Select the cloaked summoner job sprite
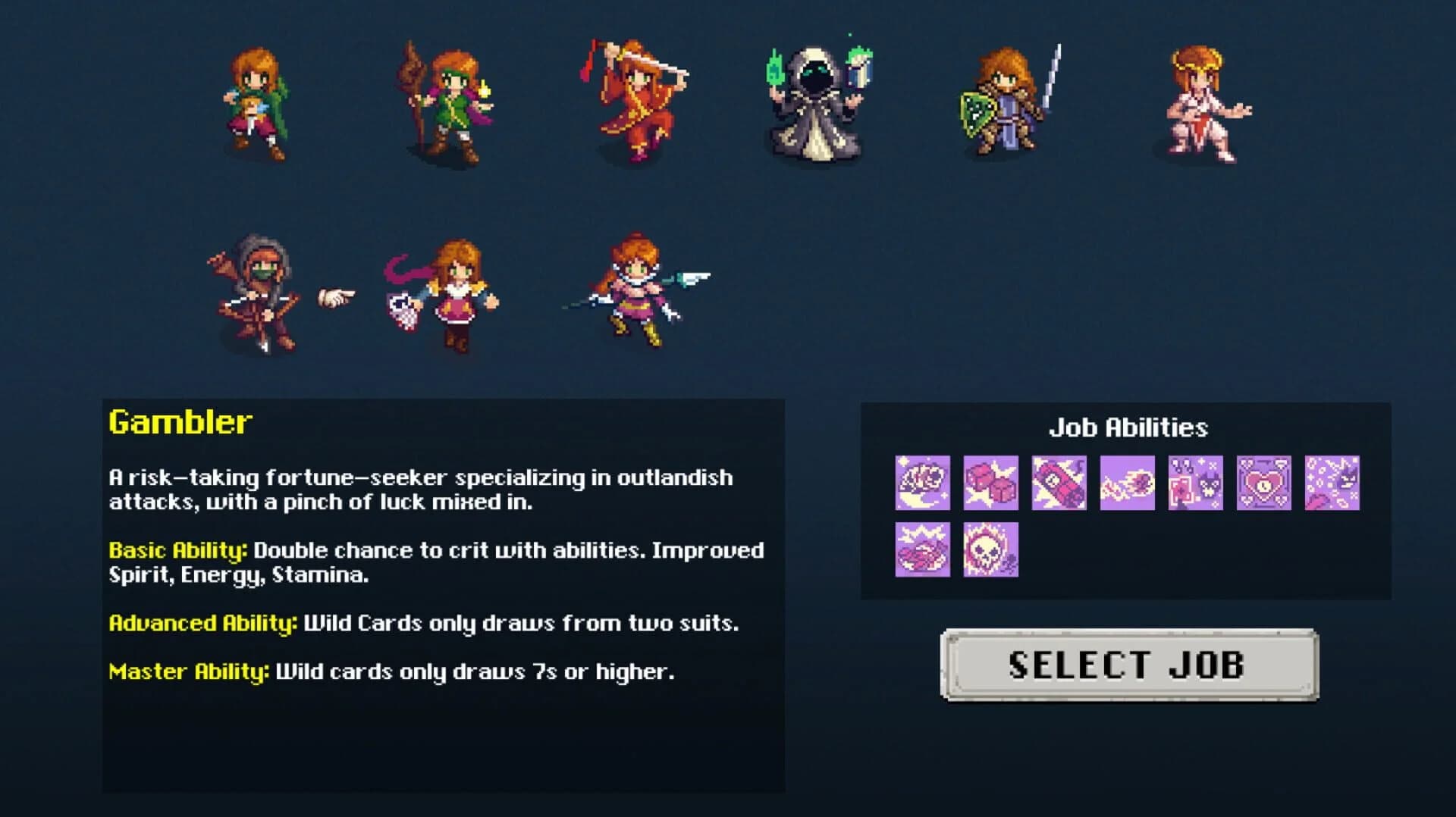Image resolution: width=1456 pixels, height=817 pixels. coord(817,106)
